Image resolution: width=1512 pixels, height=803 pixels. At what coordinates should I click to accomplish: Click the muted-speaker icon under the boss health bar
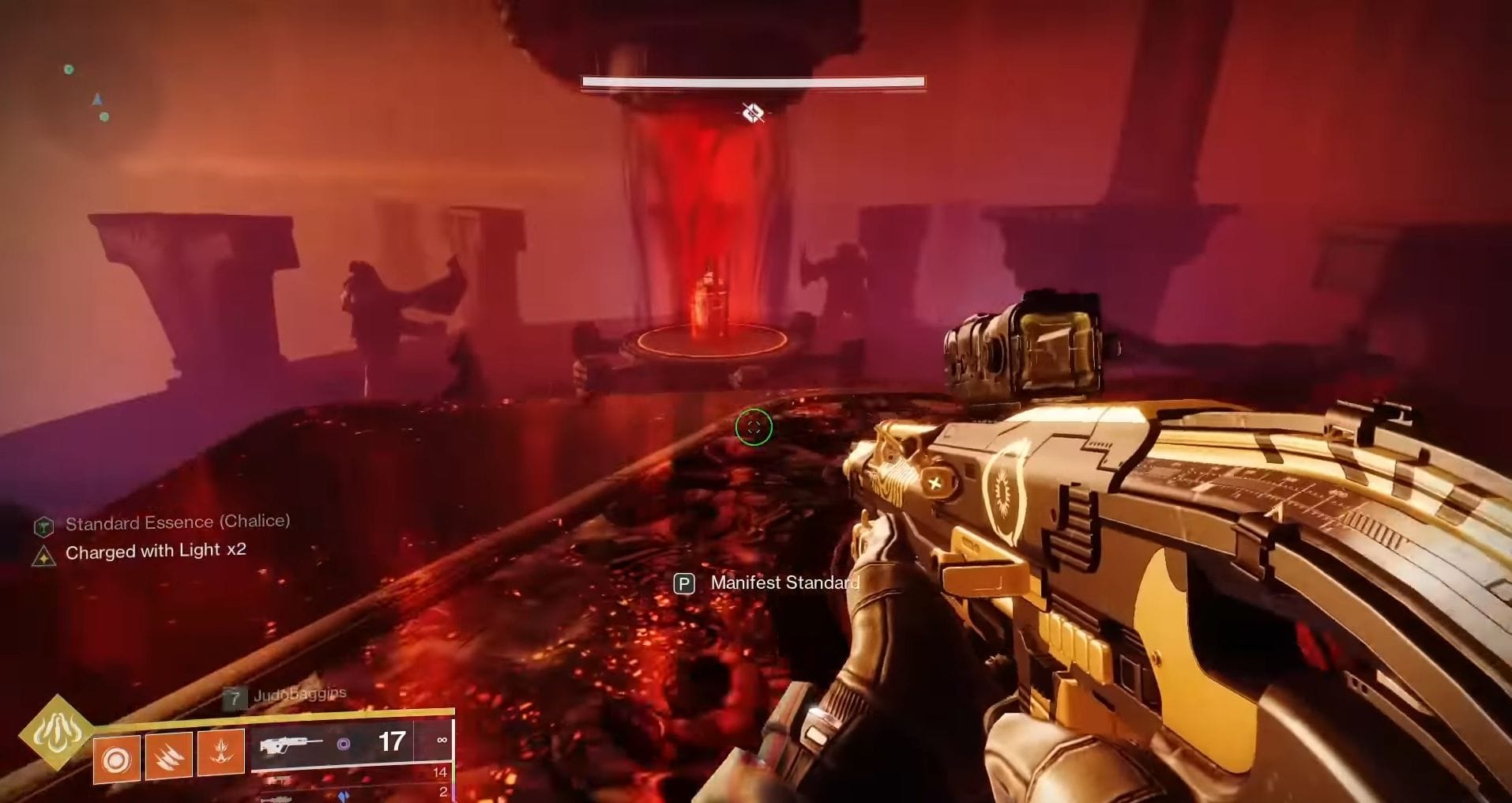(751, 112)
